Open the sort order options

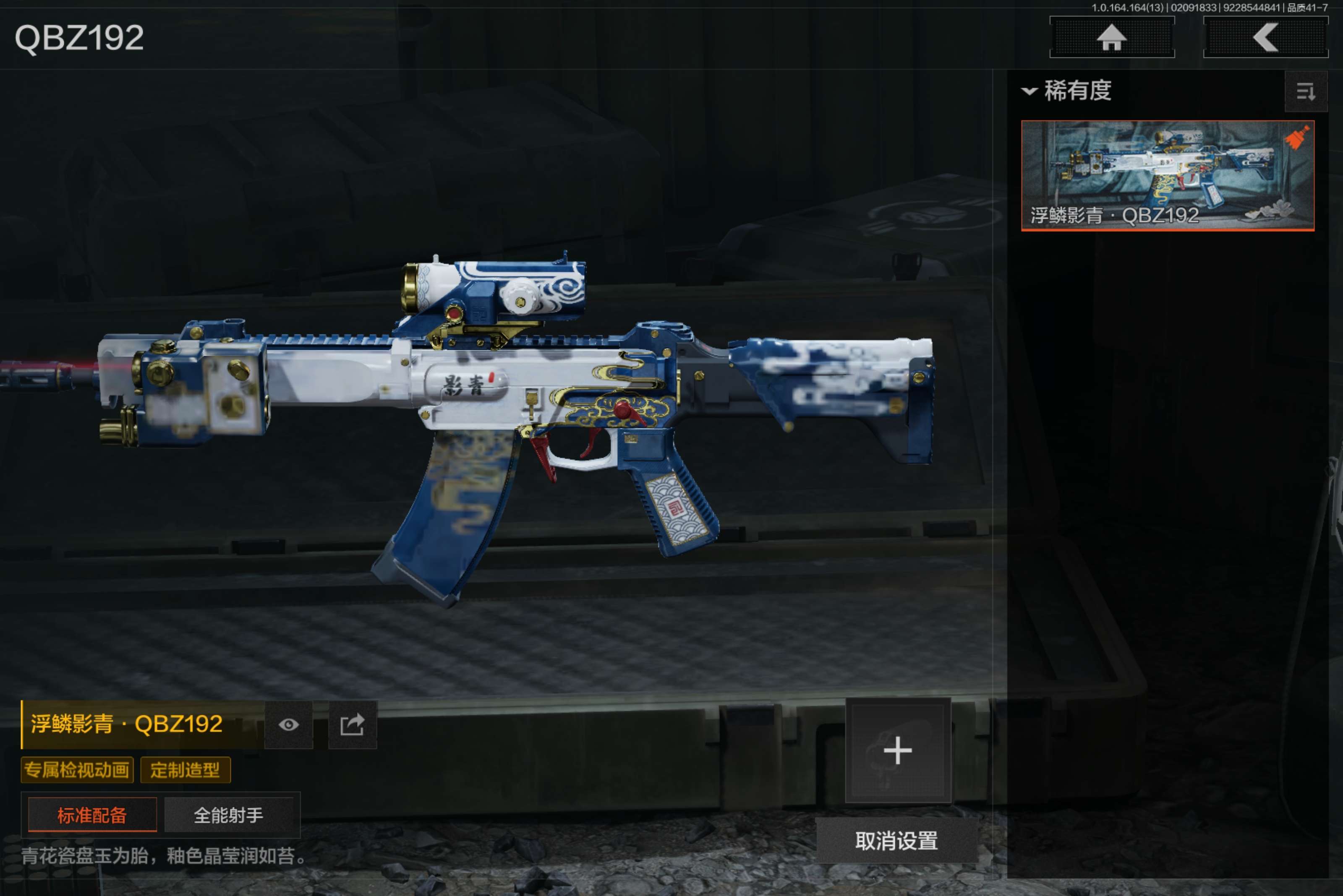(x=1305, y=91)
